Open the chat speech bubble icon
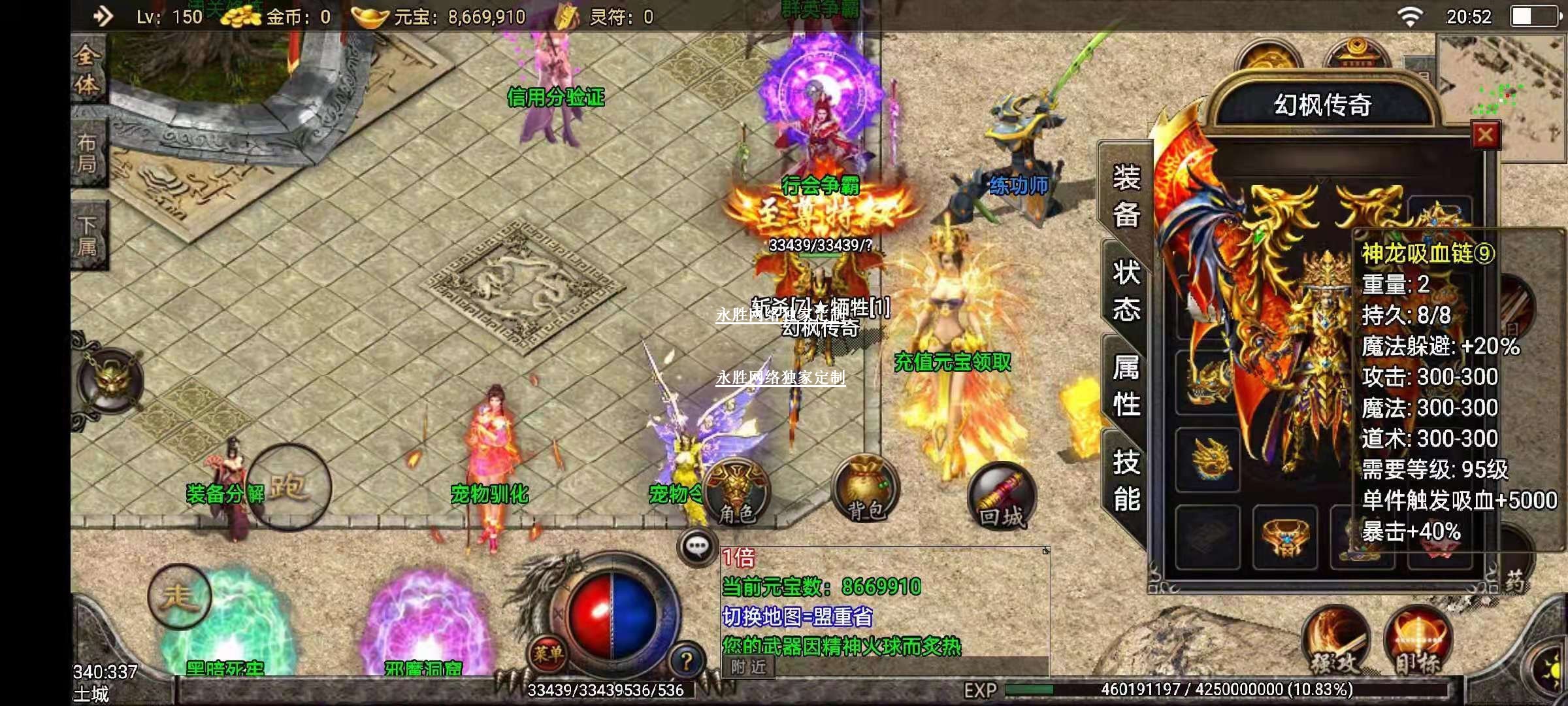Image resolution: width=1568 pixels, height=706 pixels. [x=697, y=546]
